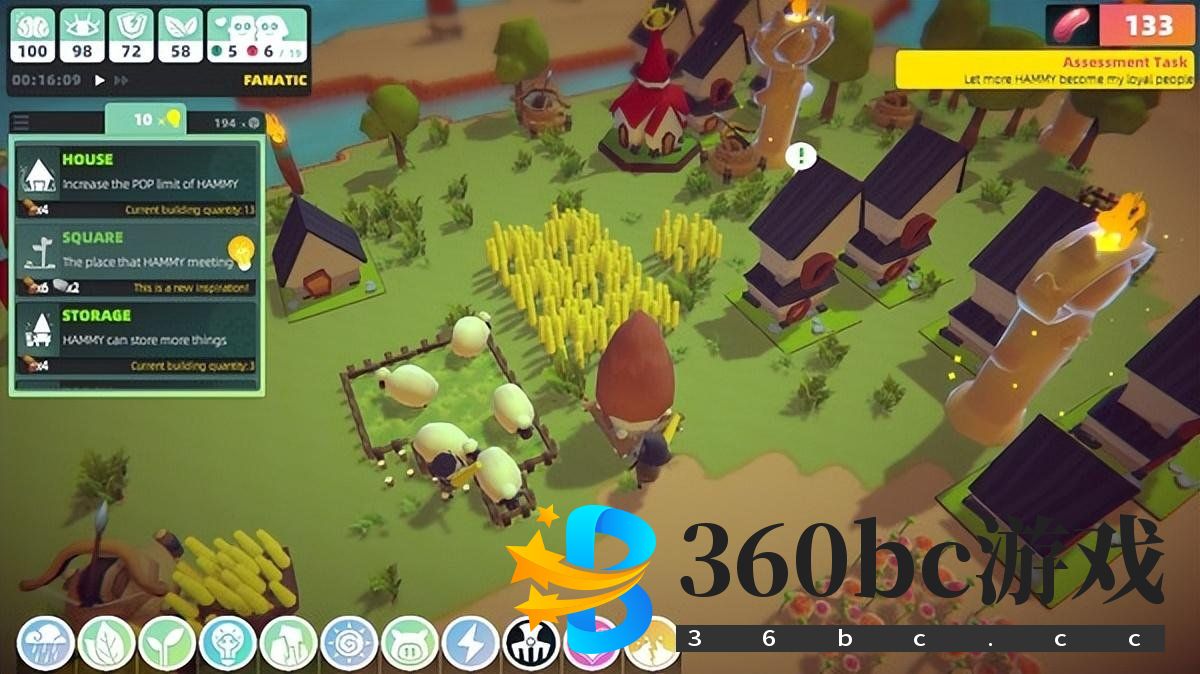This screenshot has width=1200, height=674.
Task: Cast the lightning bolt power
Action: [x=470, y=643]
